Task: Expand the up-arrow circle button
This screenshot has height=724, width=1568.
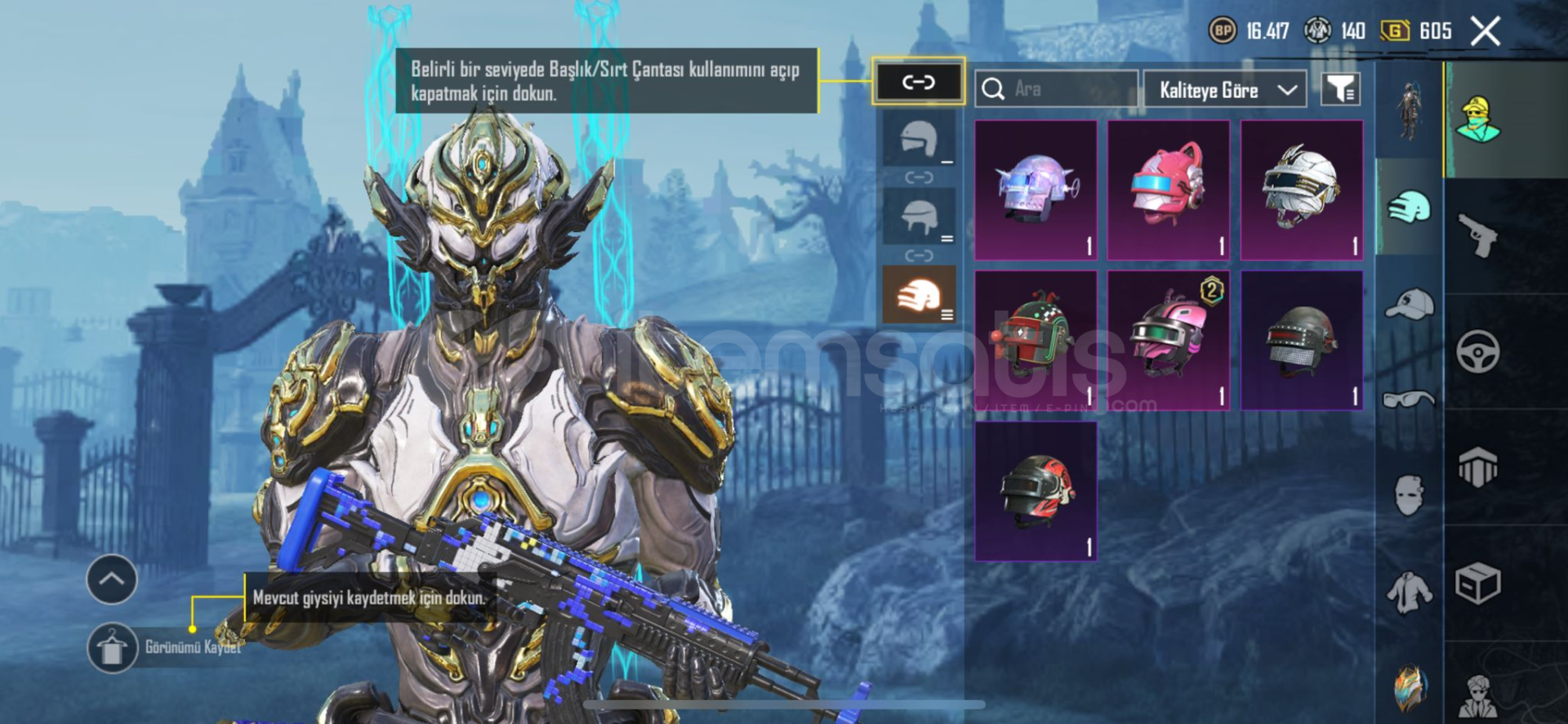Action: coord(112,579)
